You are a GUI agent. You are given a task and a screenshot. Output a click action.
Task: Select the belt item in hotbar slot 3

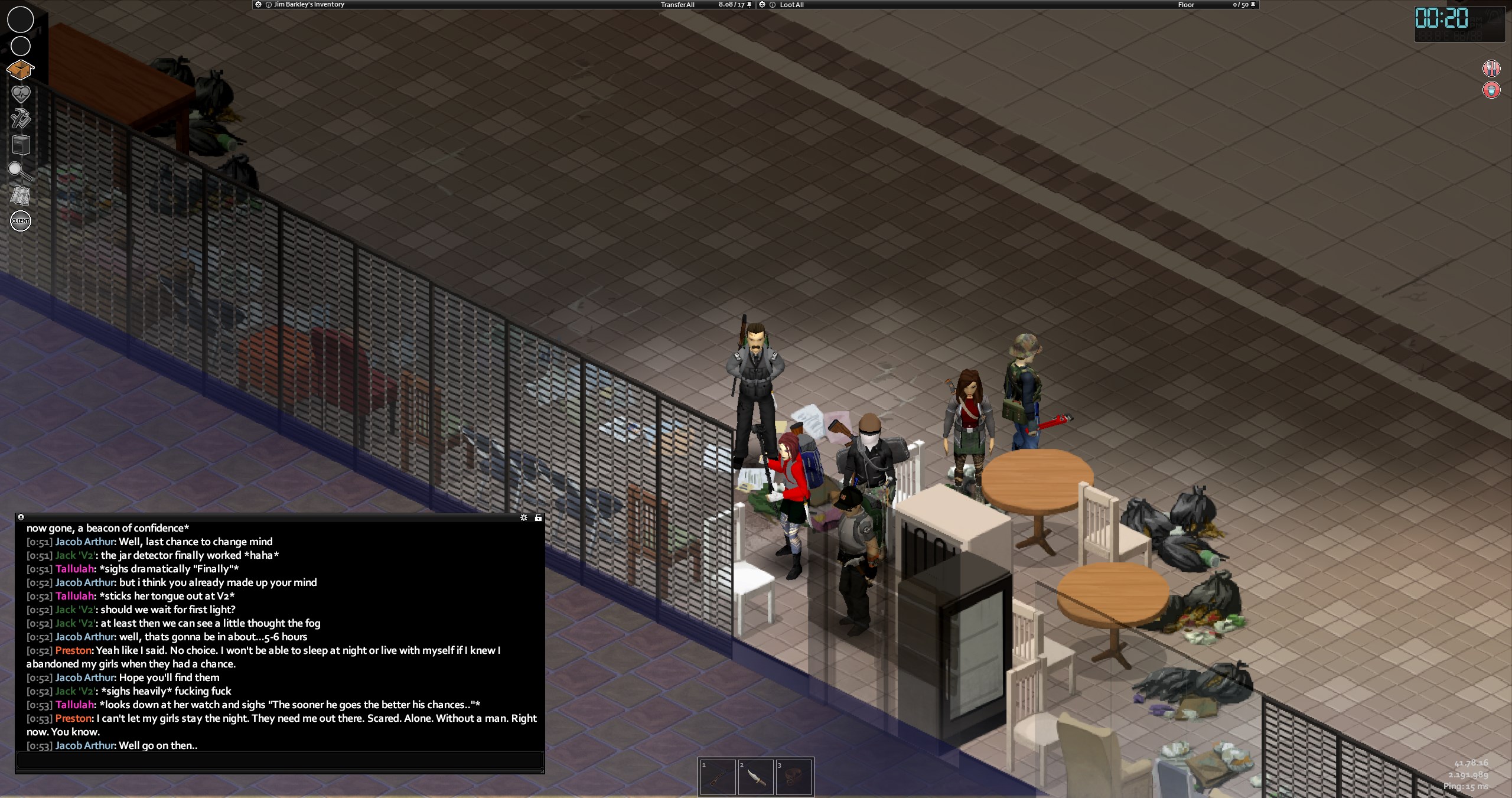coord(793,777)
